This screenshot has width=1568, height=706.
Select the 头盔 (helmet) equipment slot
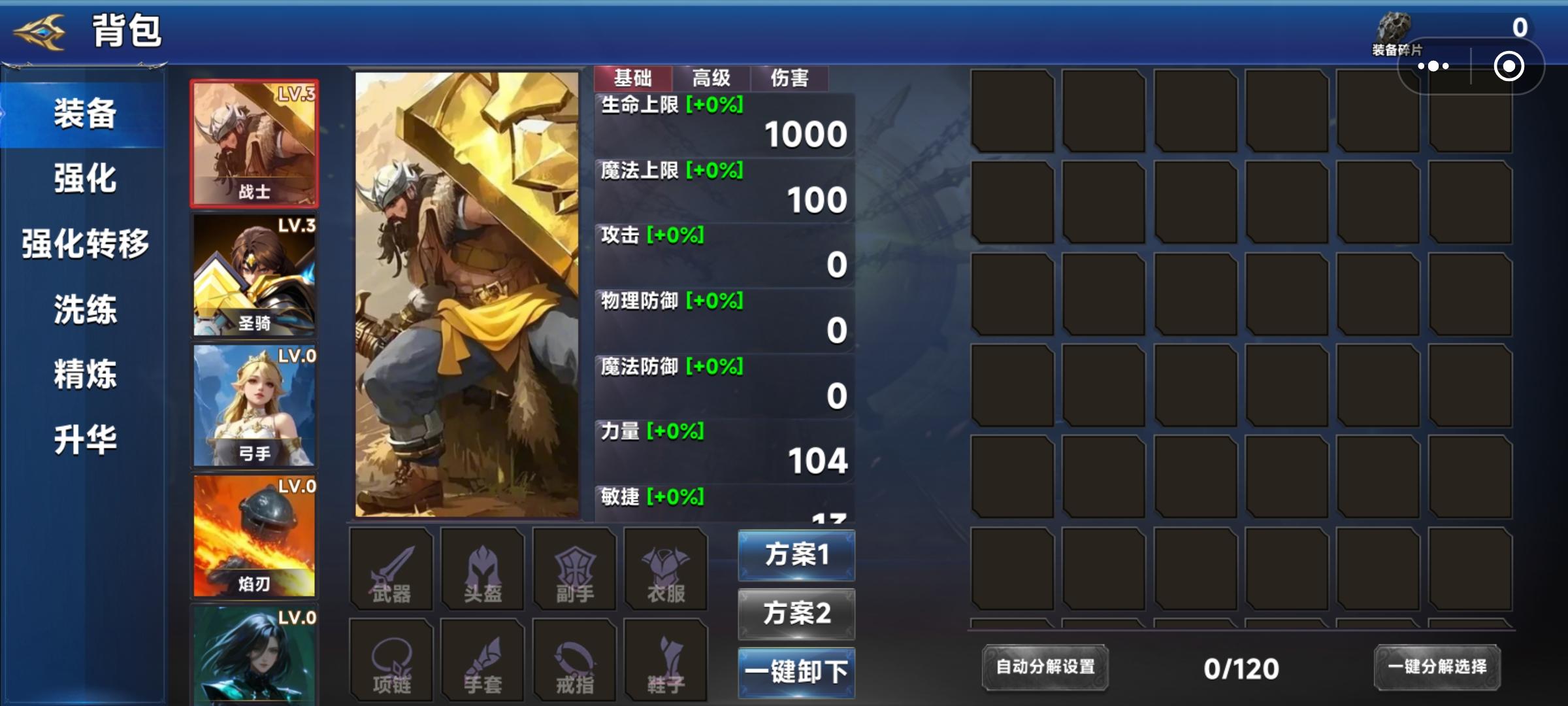click(482, 569)
